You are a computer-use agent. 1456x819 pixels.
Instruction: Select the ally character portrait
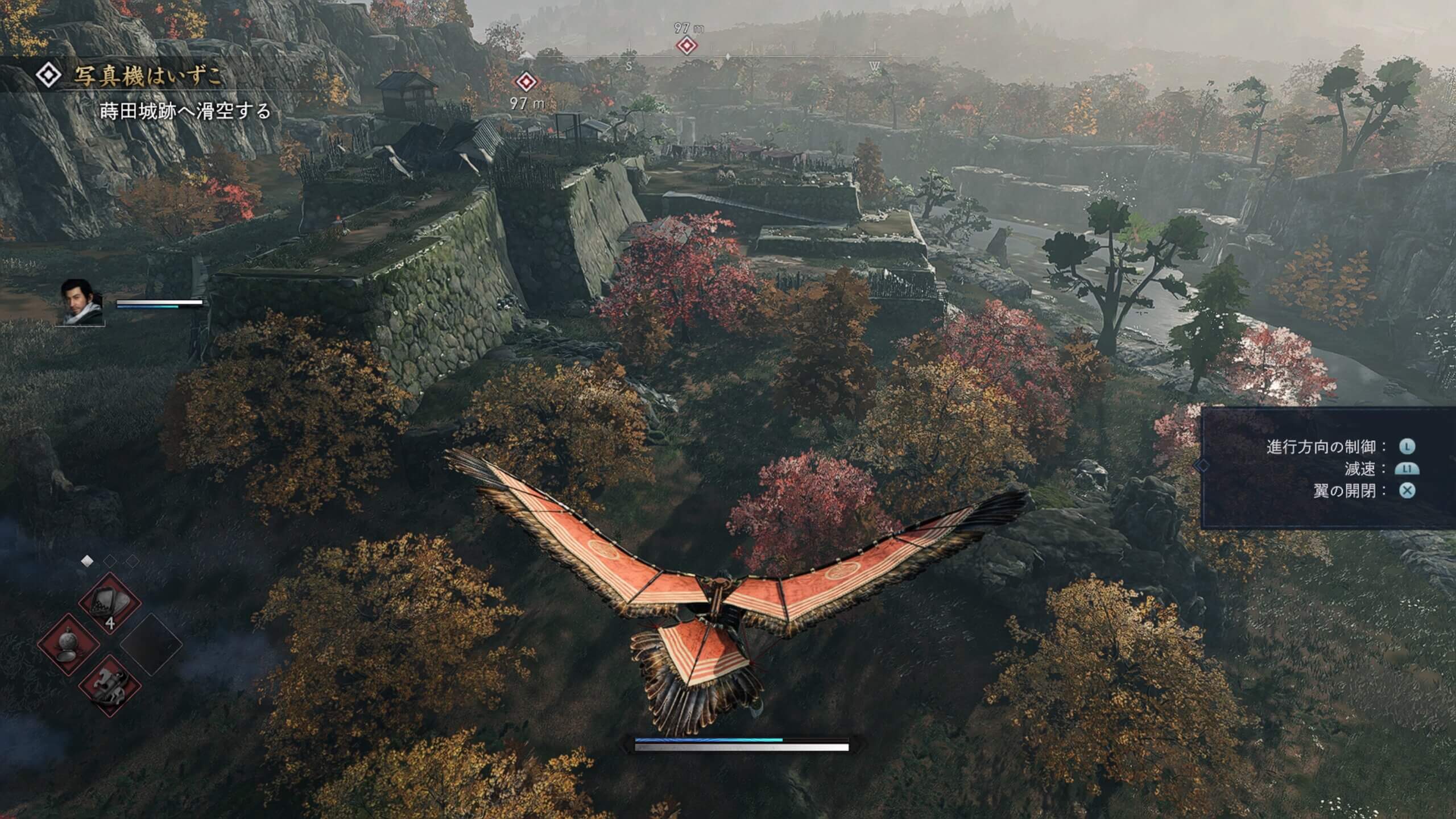[82, 303]
